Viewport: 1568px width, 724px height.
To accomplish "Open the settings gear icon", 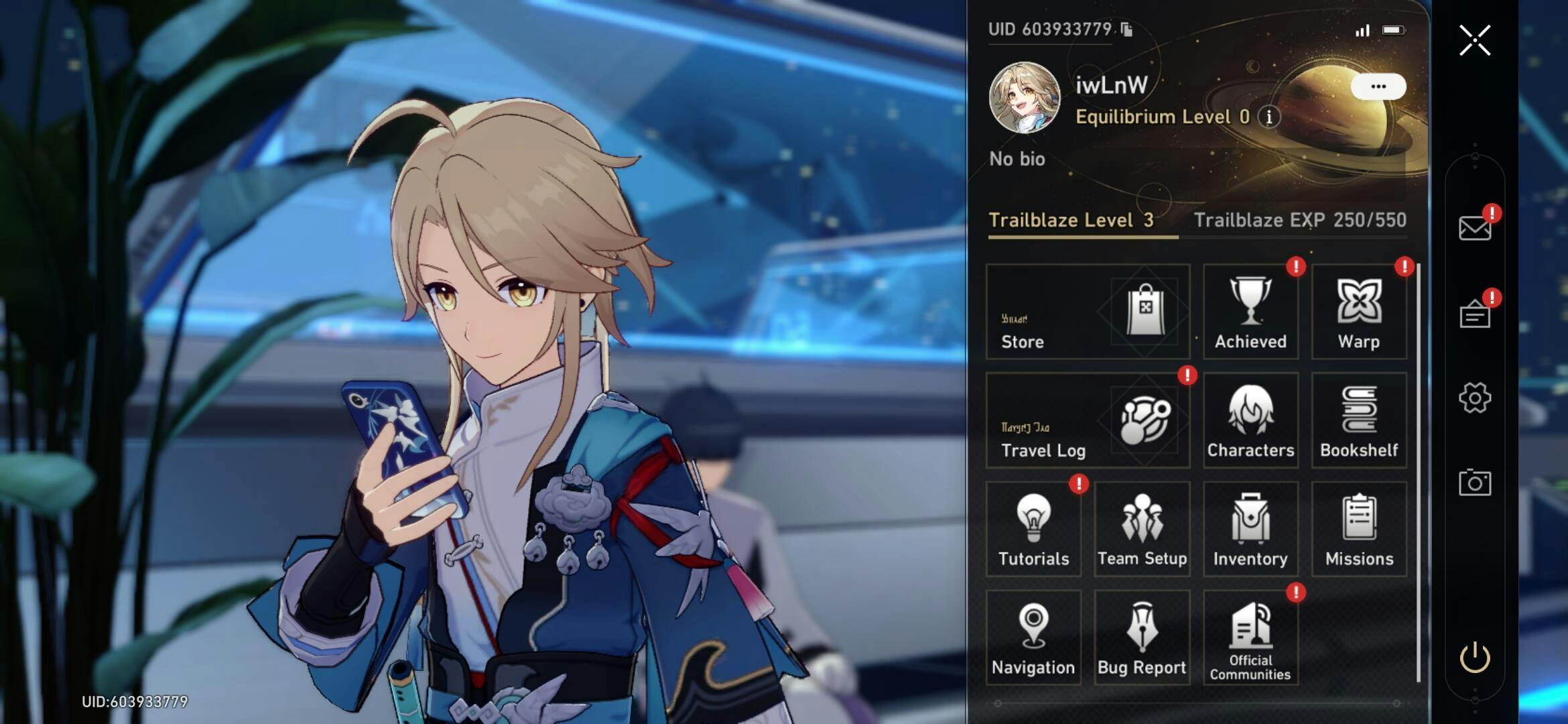I will [x=1475, y=398].
